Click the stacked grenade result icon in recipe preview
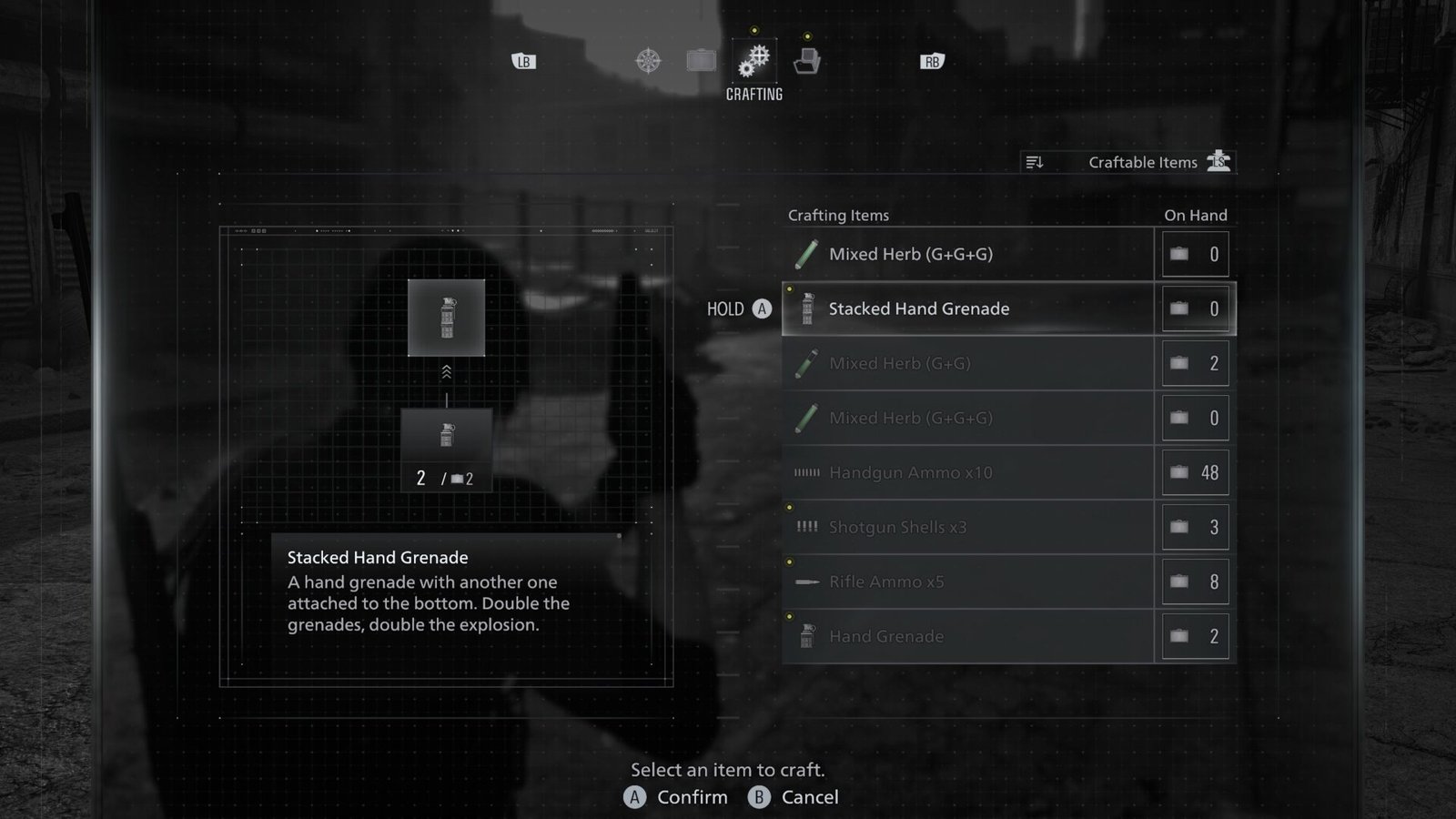The width and height of the screenshot is (1456, 819). [x=446, y=318]
